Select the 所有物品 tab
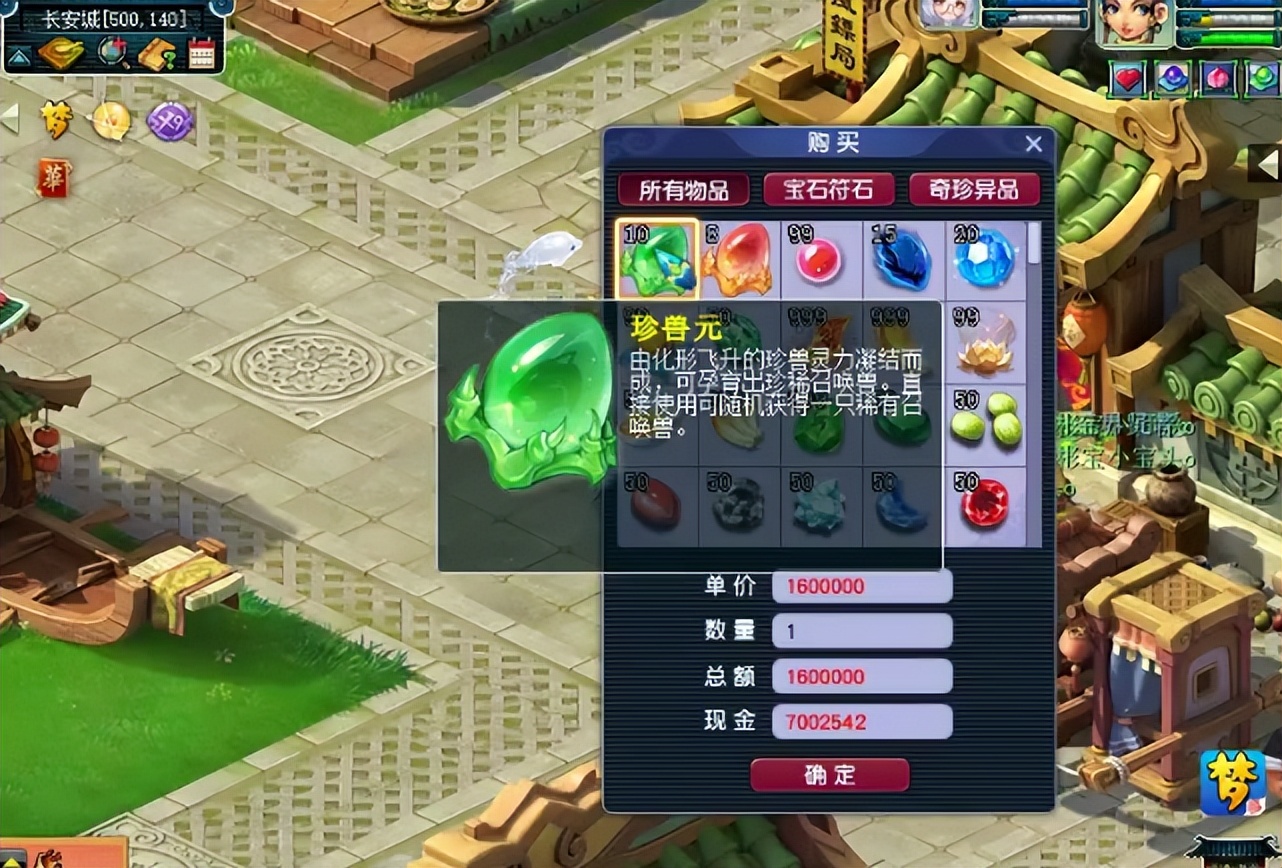The width and height of the screenshot is (1282, 868). click(687, 189)
